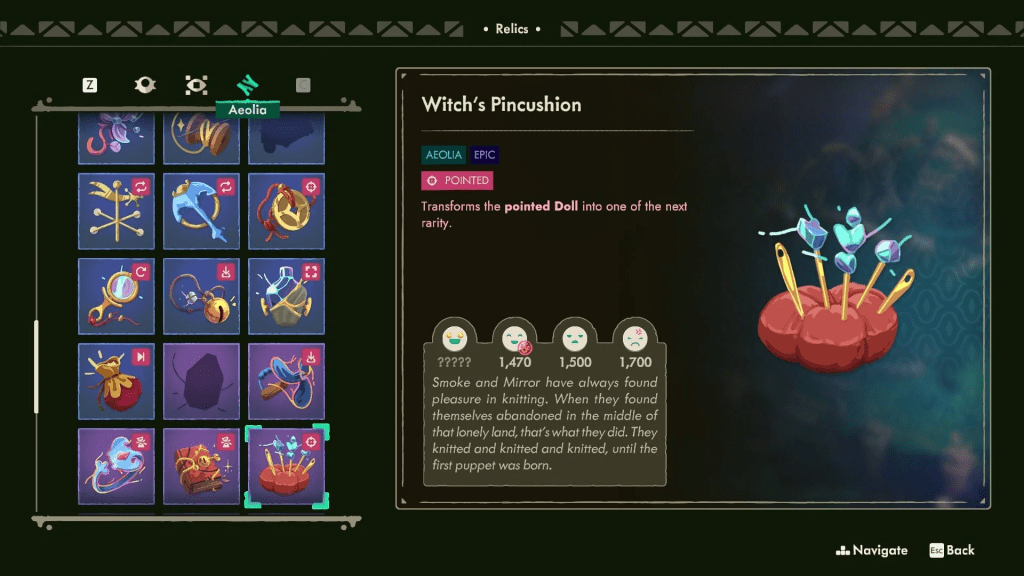Select the blue swirling wisp relic
The image size is (1024, 576).
coord(117,466)
